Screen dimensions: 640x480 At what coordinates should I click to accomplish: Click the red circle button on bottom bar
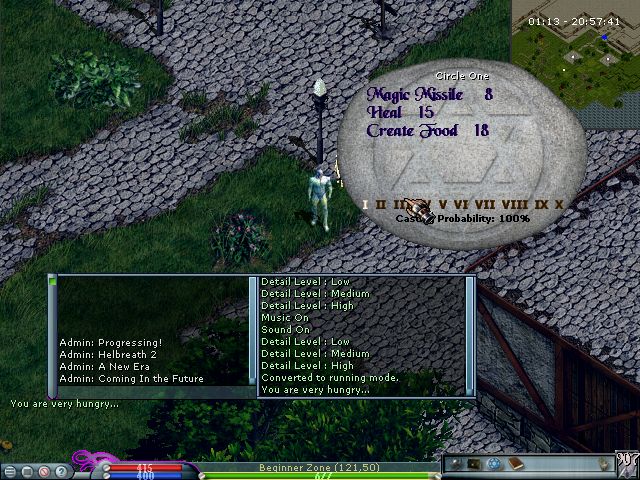click(43, 470)
